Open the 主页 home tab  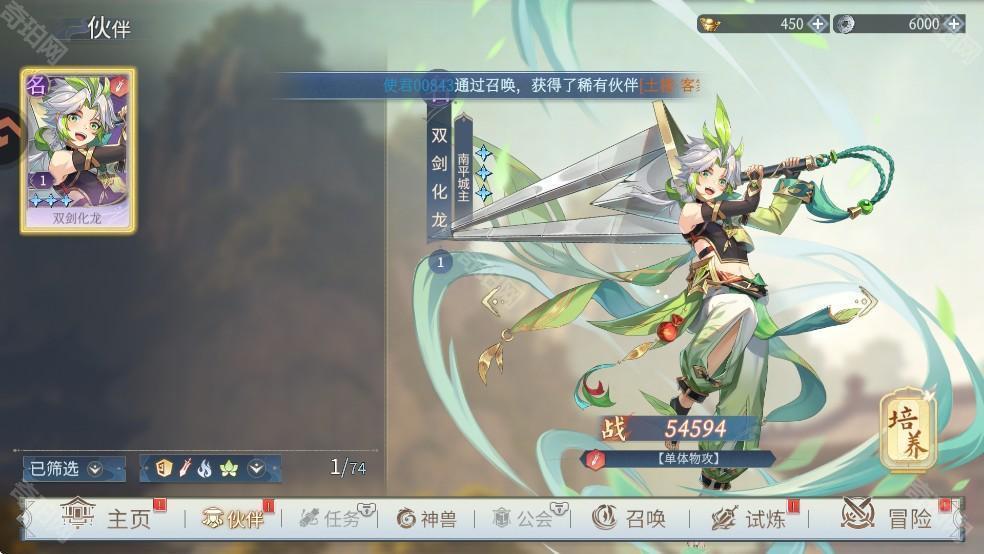108,518
